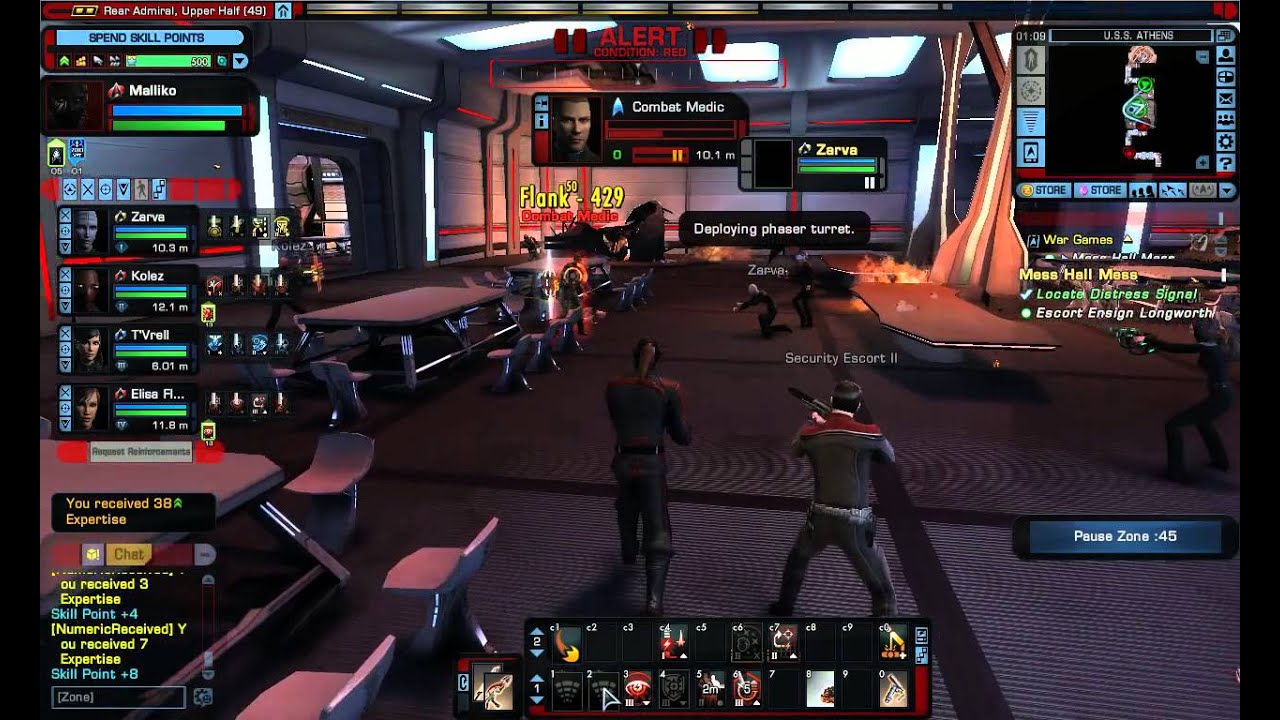Select Zarva's crew portrait in team list

[87, 232]
